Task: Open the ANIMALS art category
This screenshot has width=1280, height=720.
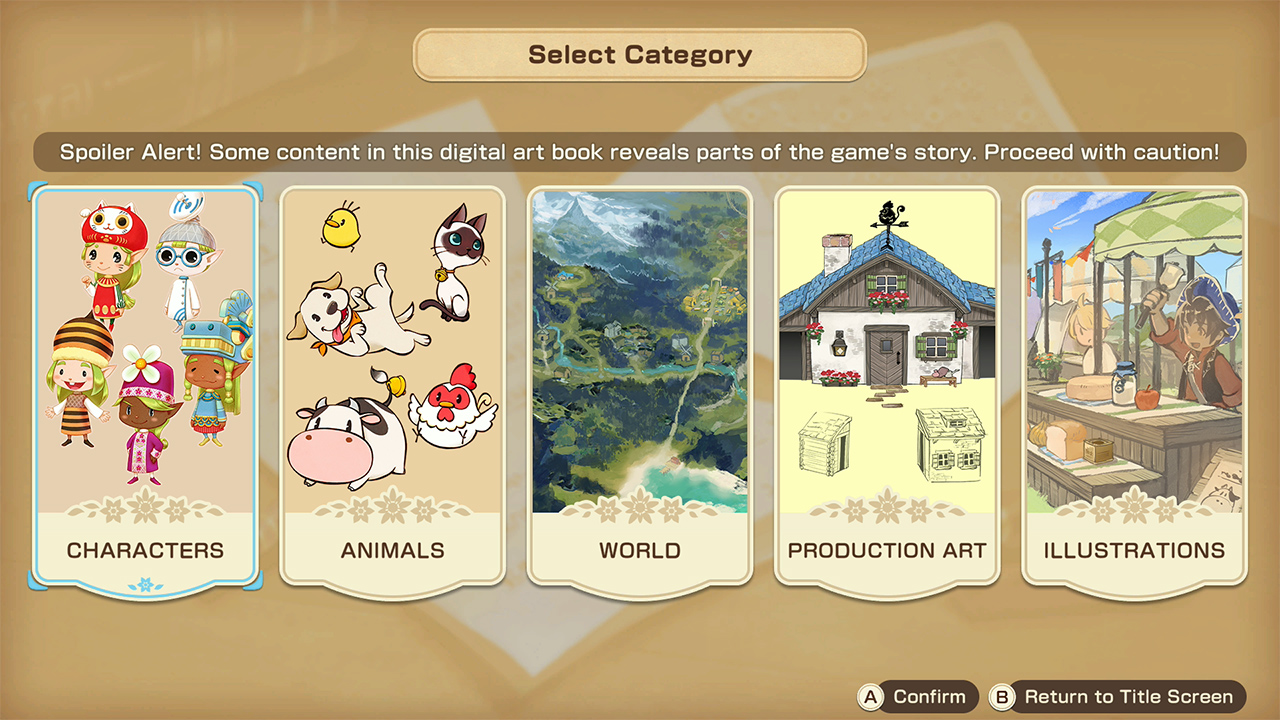Action: (392, 390)
